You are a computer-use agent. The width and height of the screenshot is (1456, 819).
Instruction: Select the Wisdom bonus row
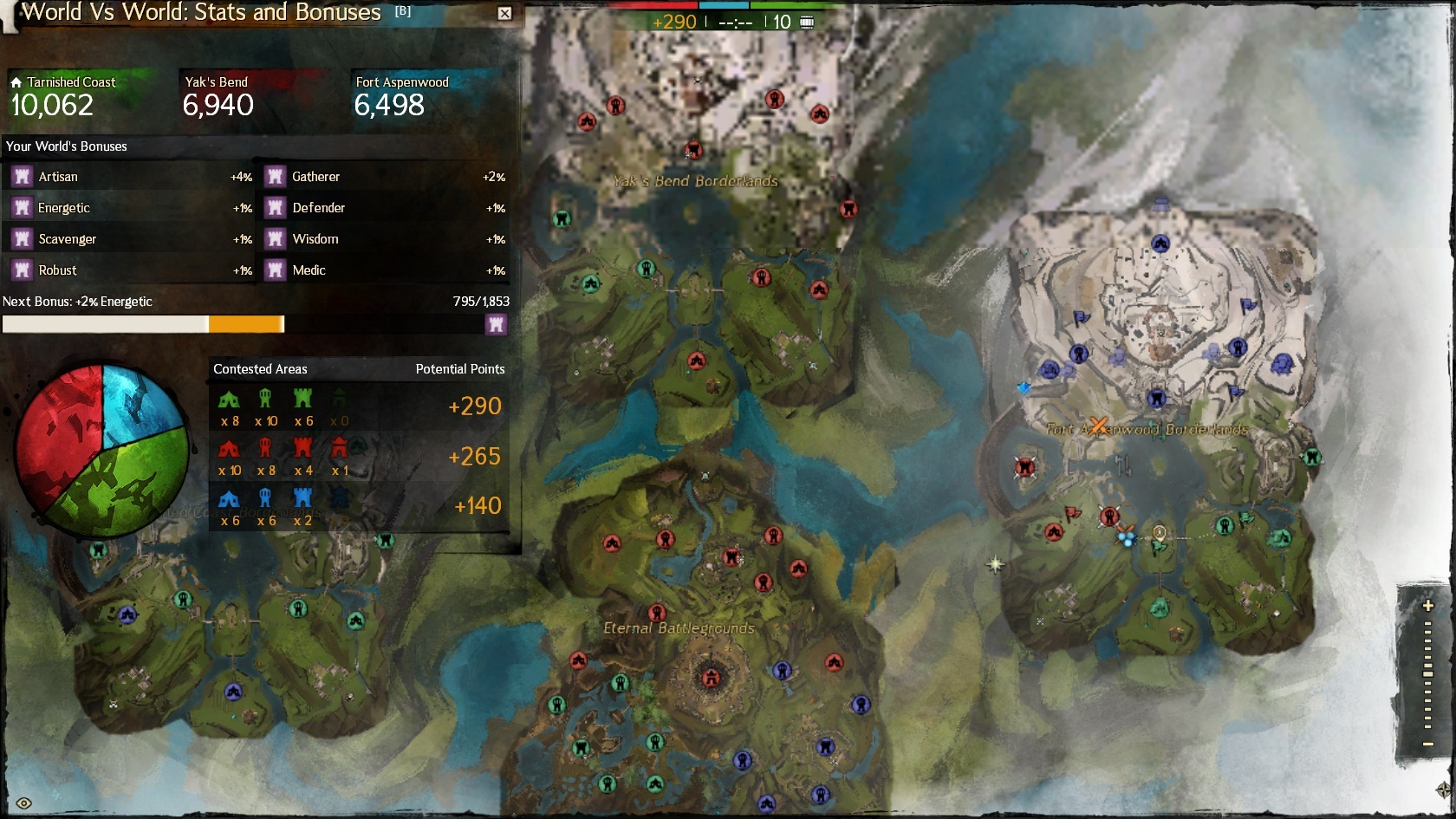click(x=385, y=239)
